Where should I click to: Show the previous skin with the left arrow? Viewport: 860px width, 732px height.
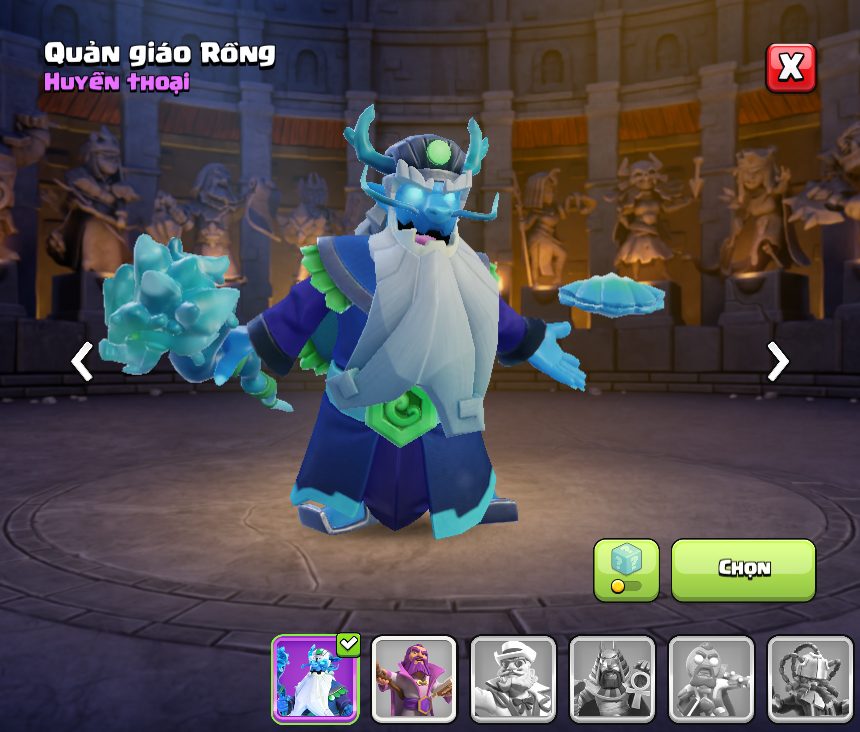click(x=82, y=362)
